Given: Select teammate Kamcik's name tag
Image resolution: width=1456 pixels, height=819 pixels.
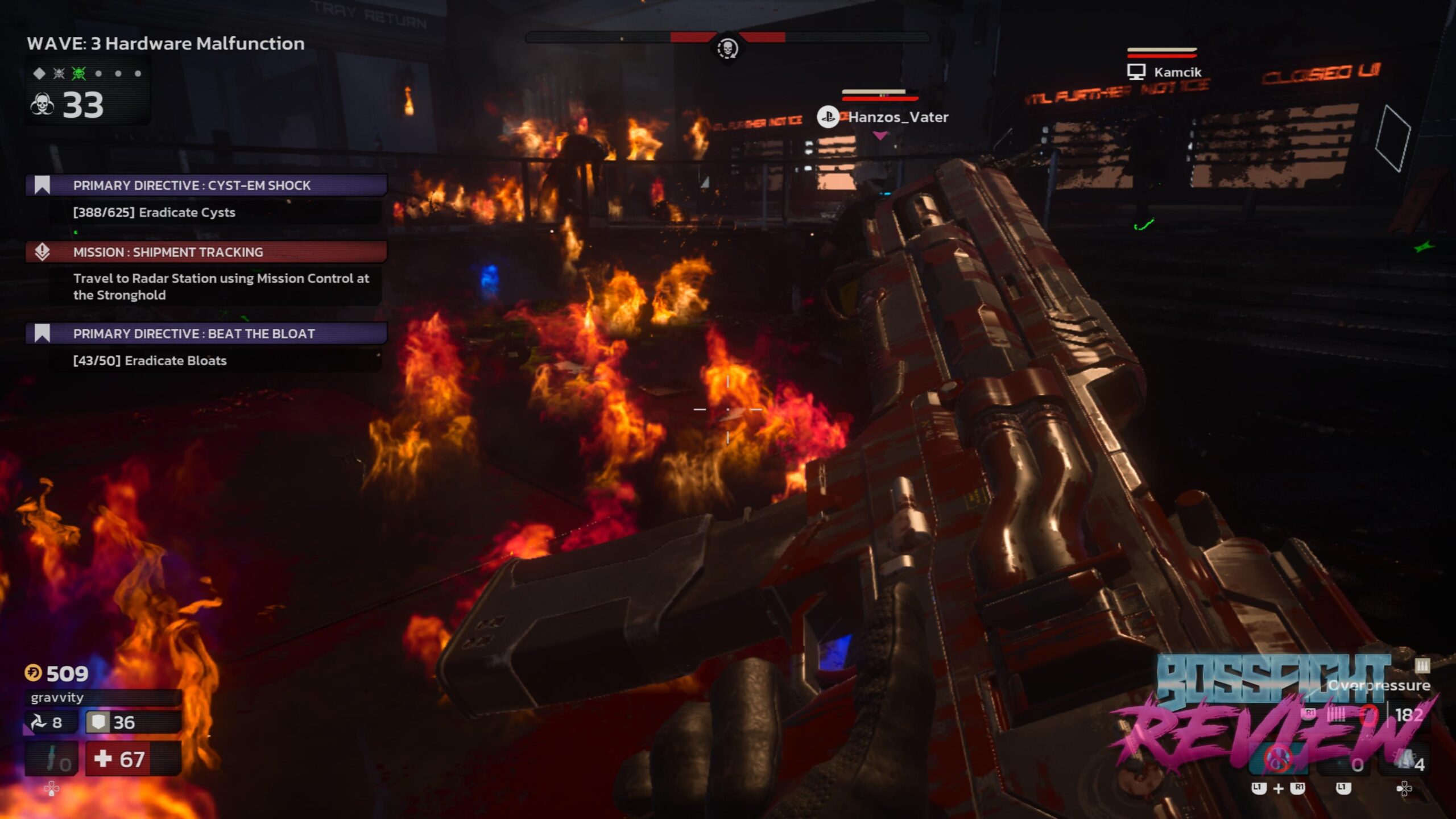Looking at the screenshot, I should (1177, 72).
